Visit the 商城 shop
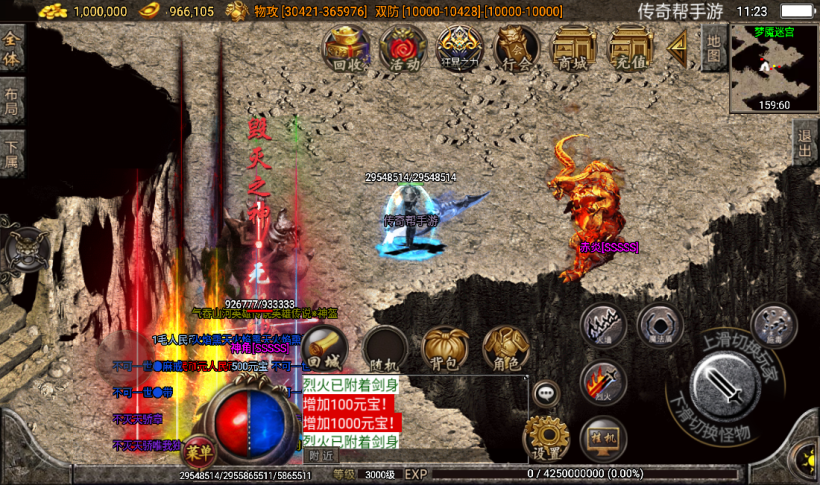 [574, 48]
